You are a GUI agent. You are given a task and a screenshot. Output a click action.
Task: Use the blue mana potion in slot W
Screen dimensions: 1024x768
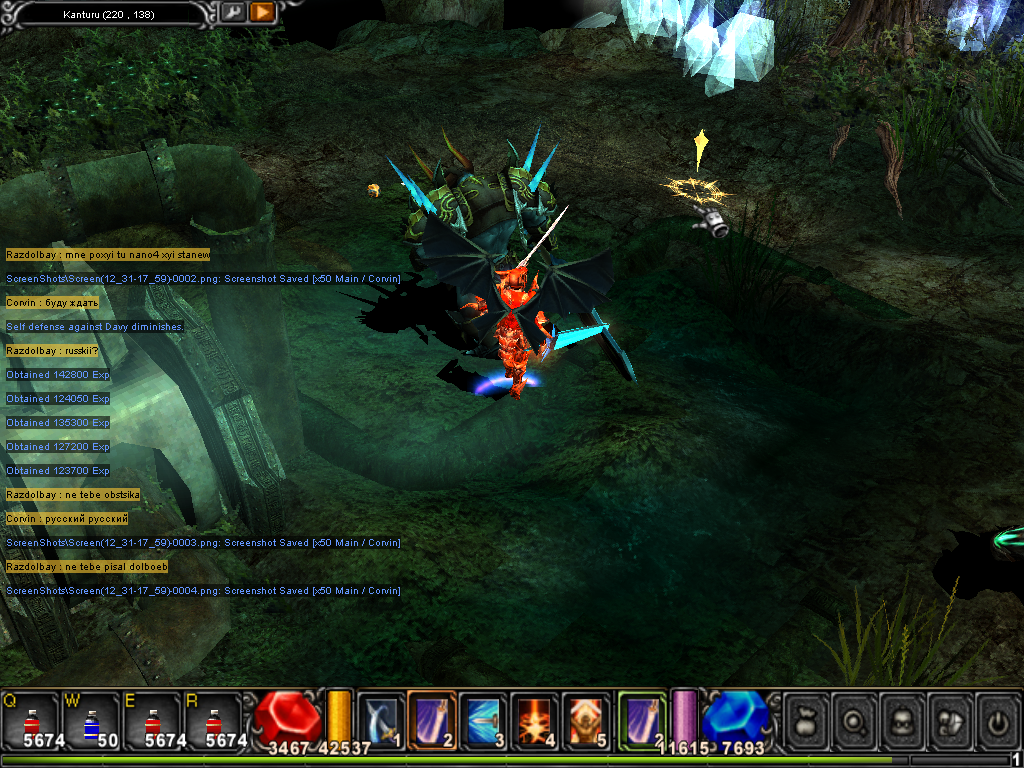click(x=92, y=720)
